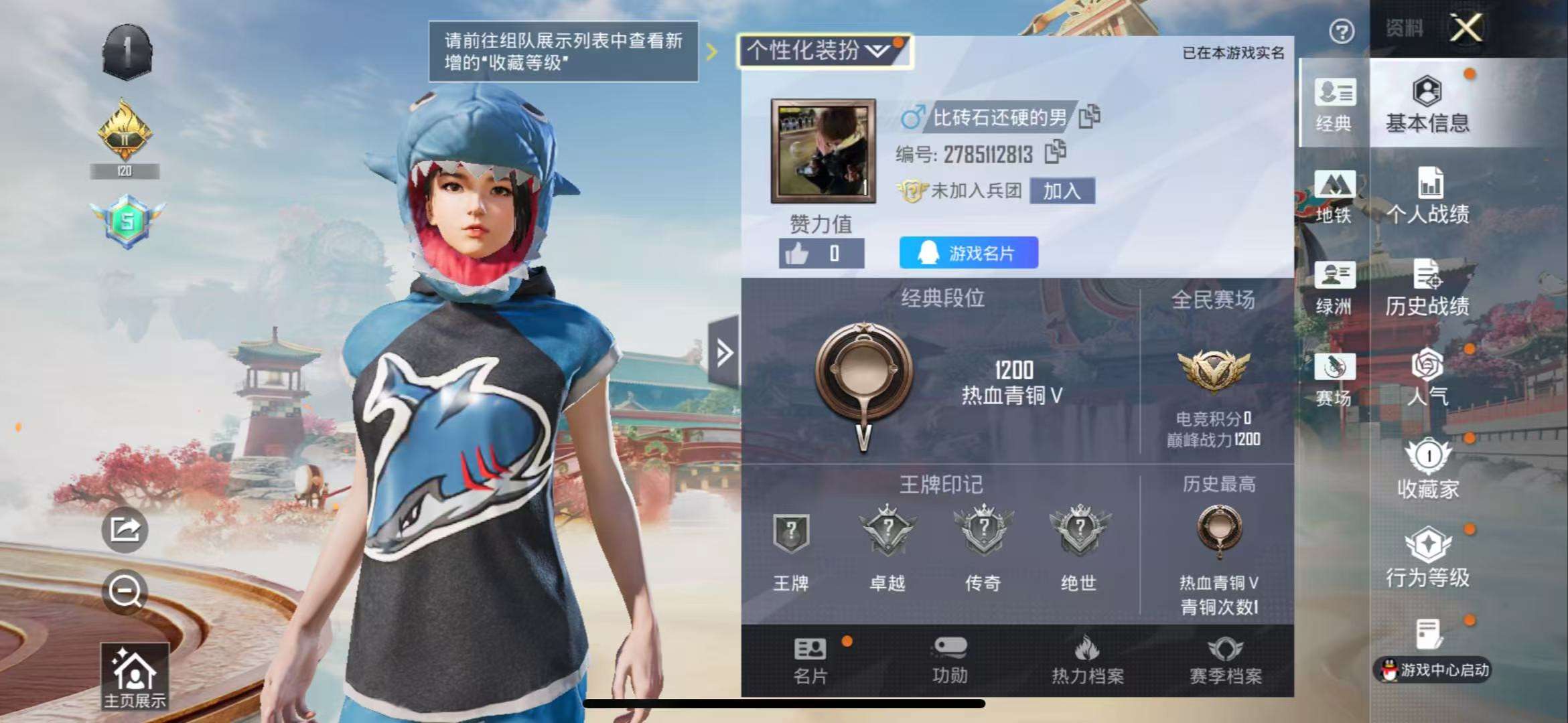The height and width of the screenshot is (723, 1568).
Task: Open 历史战绩 match history
Action: coord(1428,288)
